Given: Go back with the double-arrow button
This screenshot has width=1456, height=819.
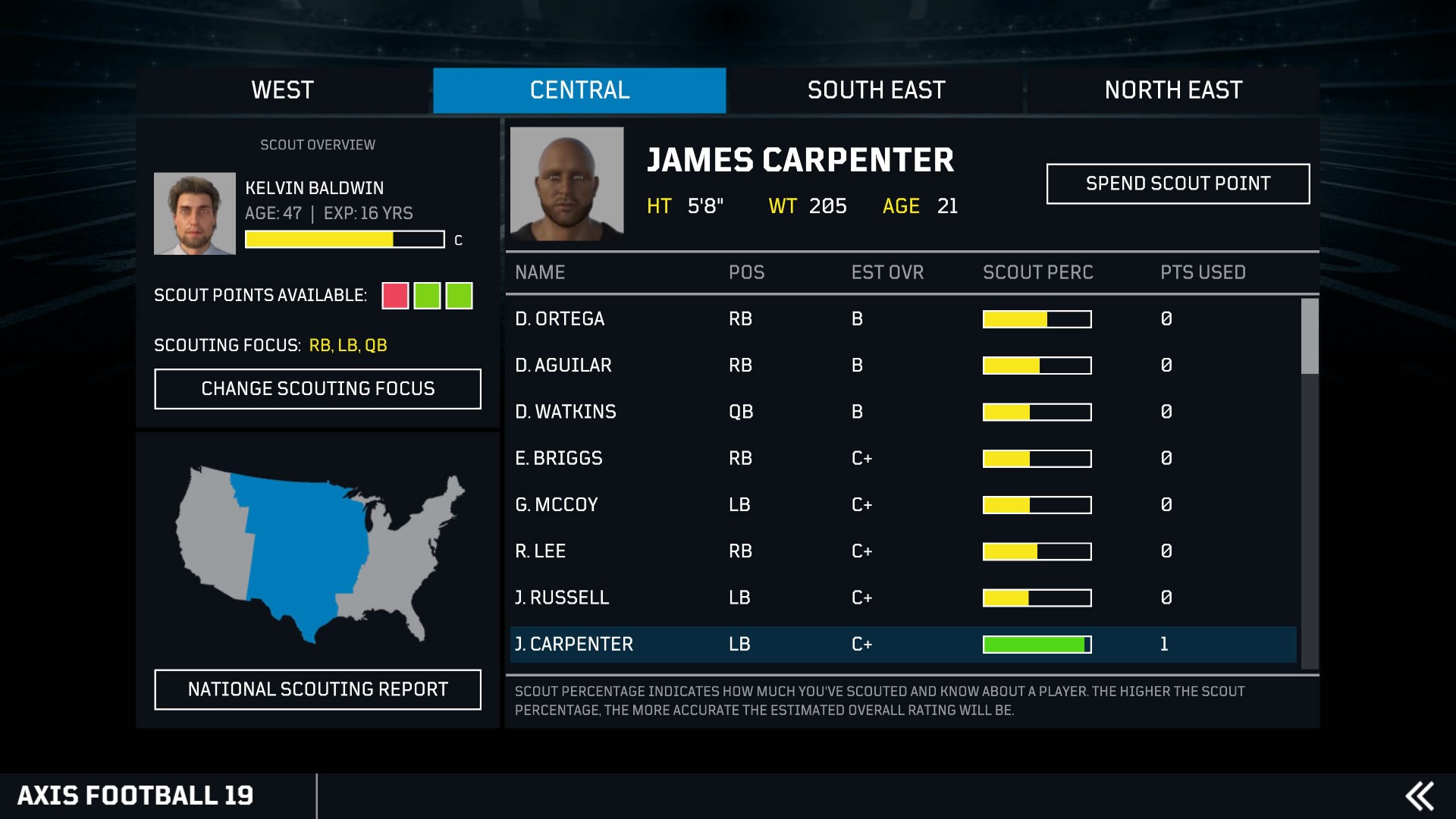Looking at the screenshot, I should (1420, 796).
